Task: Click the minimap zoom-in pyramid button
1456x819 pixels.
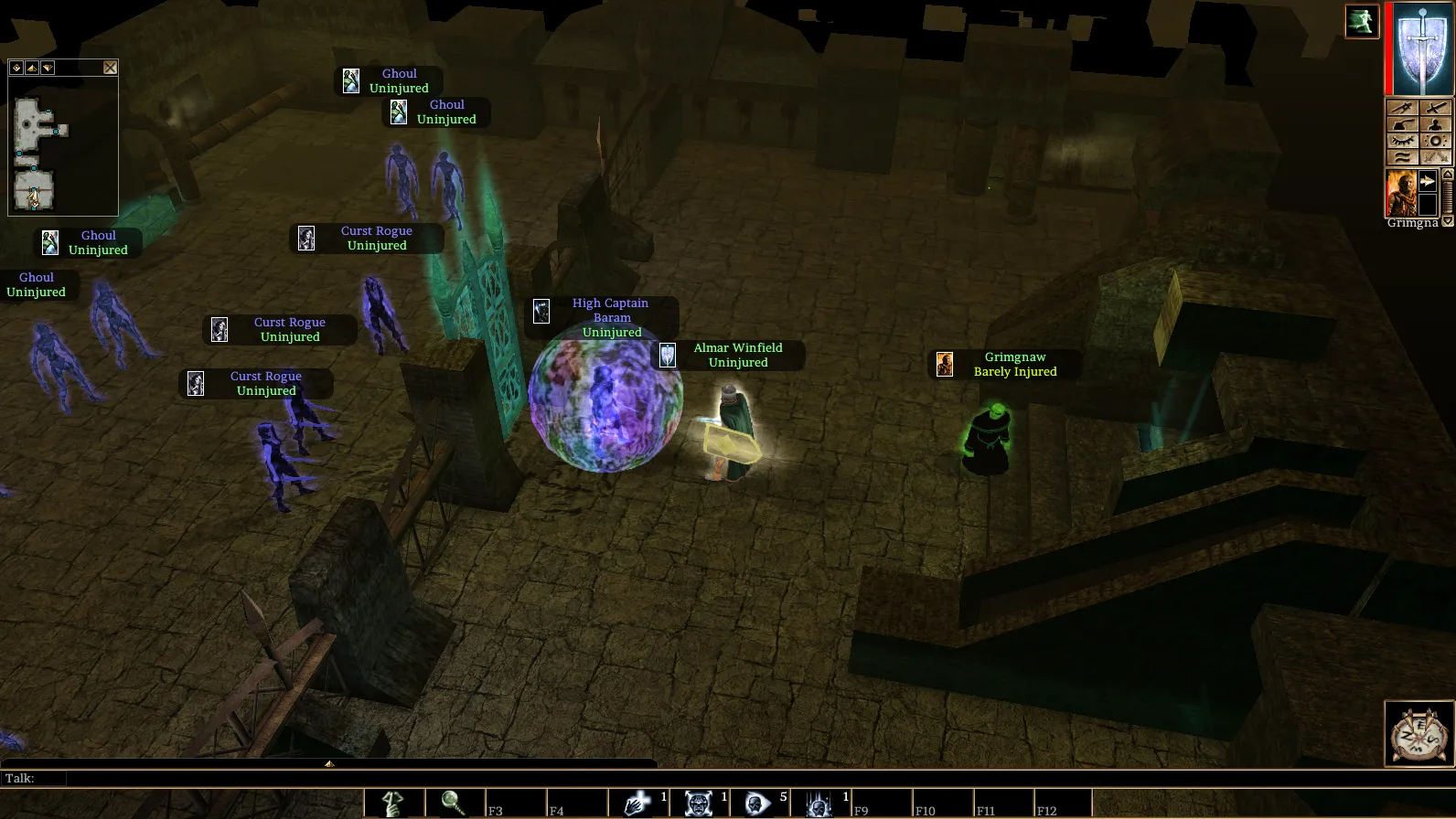Action: click(x=32, y=68)
